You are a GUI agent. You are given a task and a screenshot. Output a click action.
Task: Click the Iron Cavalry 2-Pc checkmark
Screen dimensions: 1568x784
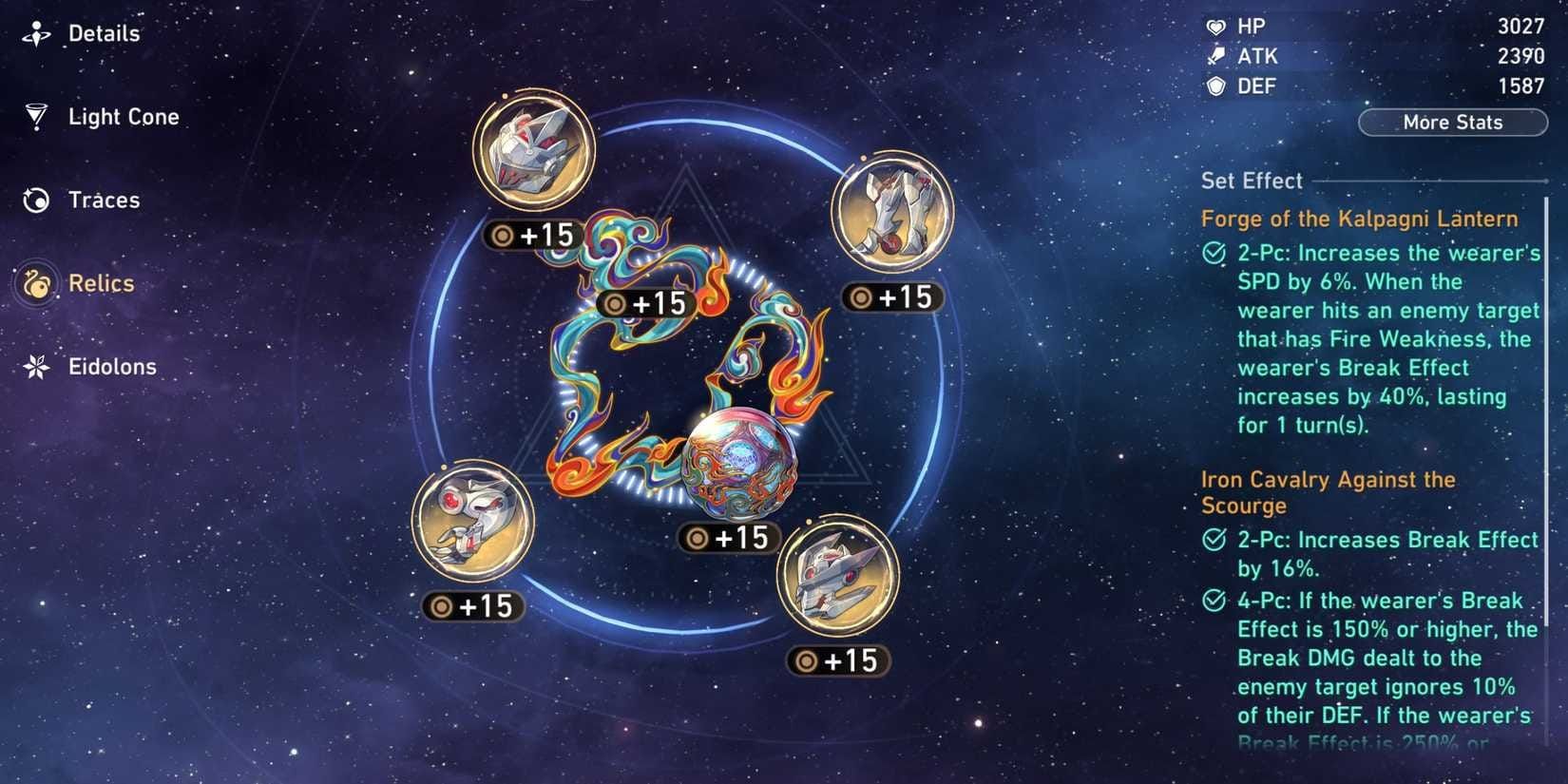click(1213, 539)
